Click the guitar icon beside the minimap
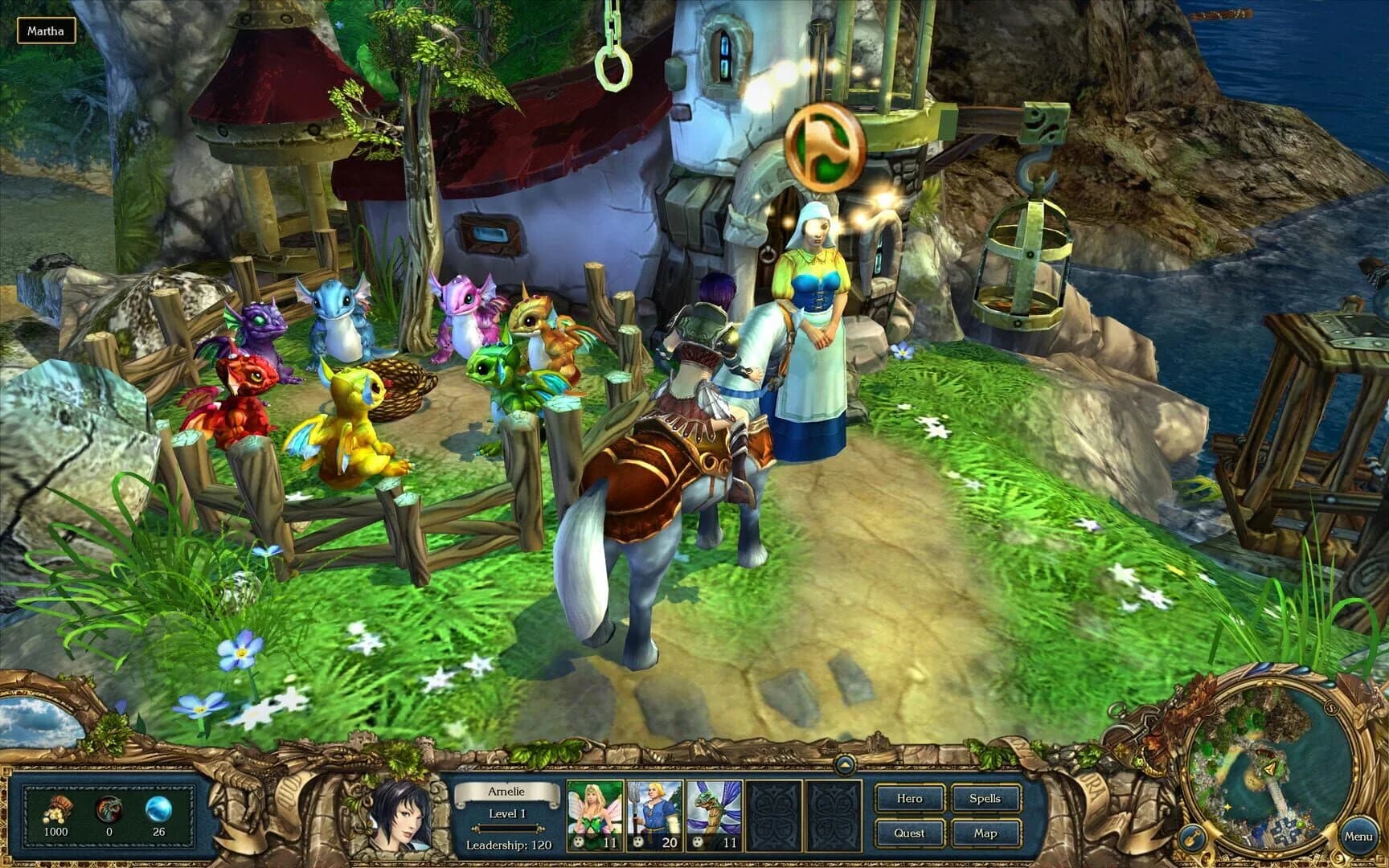1389x868 pixels. pos(1194,836)
